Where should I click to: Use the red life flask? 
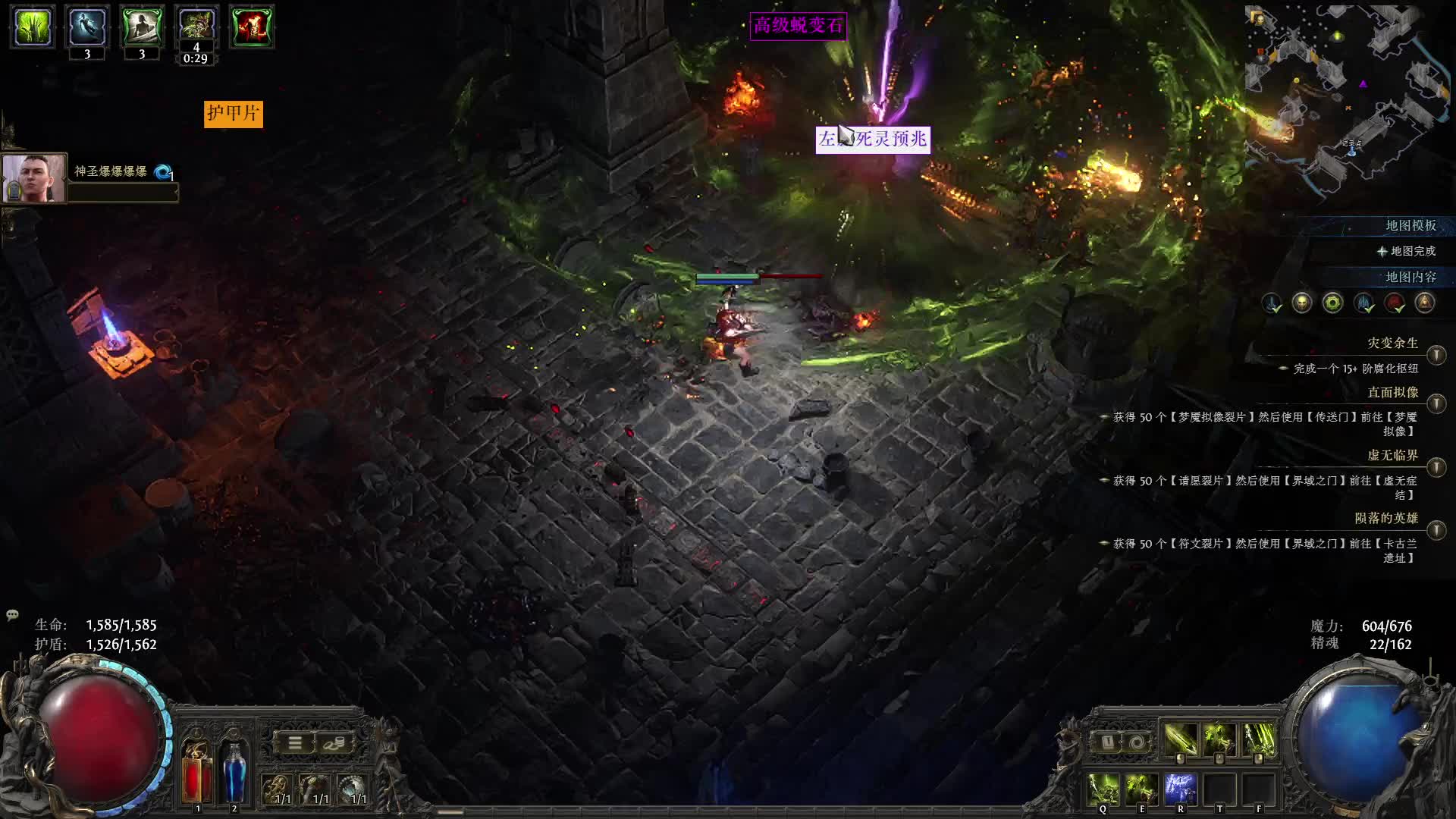click(196, 773)
